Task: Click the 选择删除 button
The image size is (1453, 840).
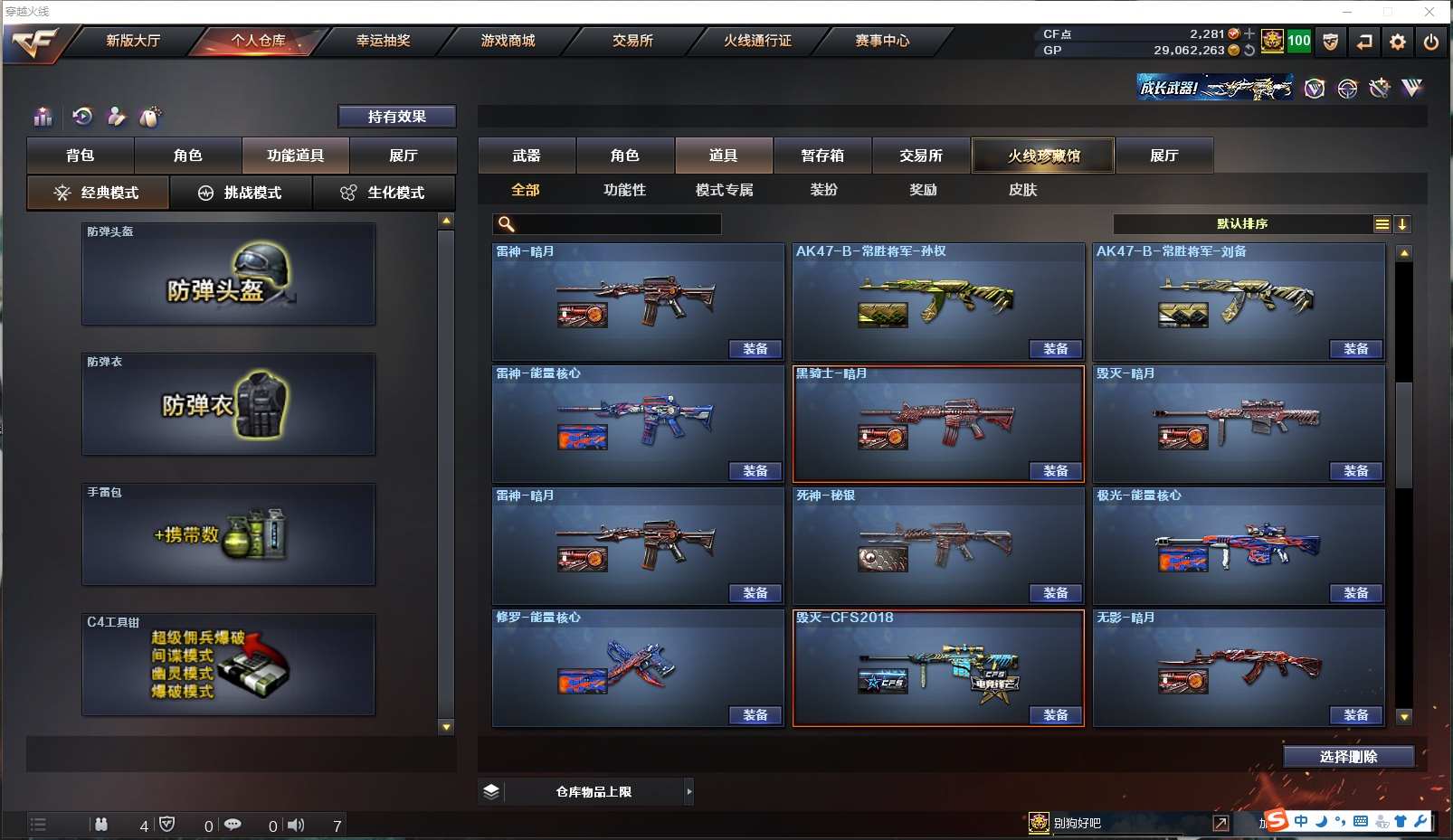Action: click(1348, 757)
